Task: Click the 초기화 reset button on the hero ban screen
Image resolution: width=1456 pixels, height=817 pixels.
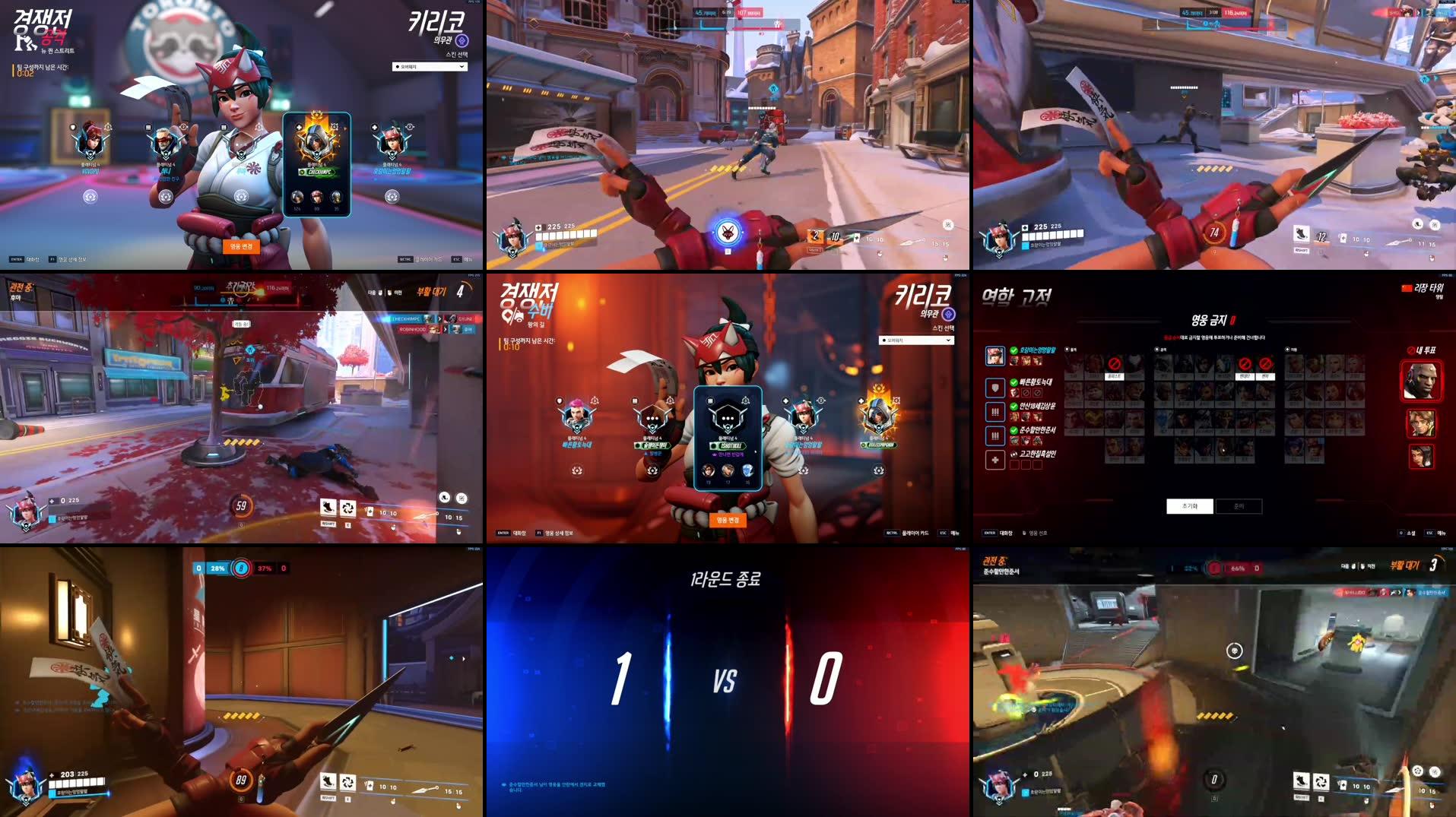Action: click(x=1191, y=506)
